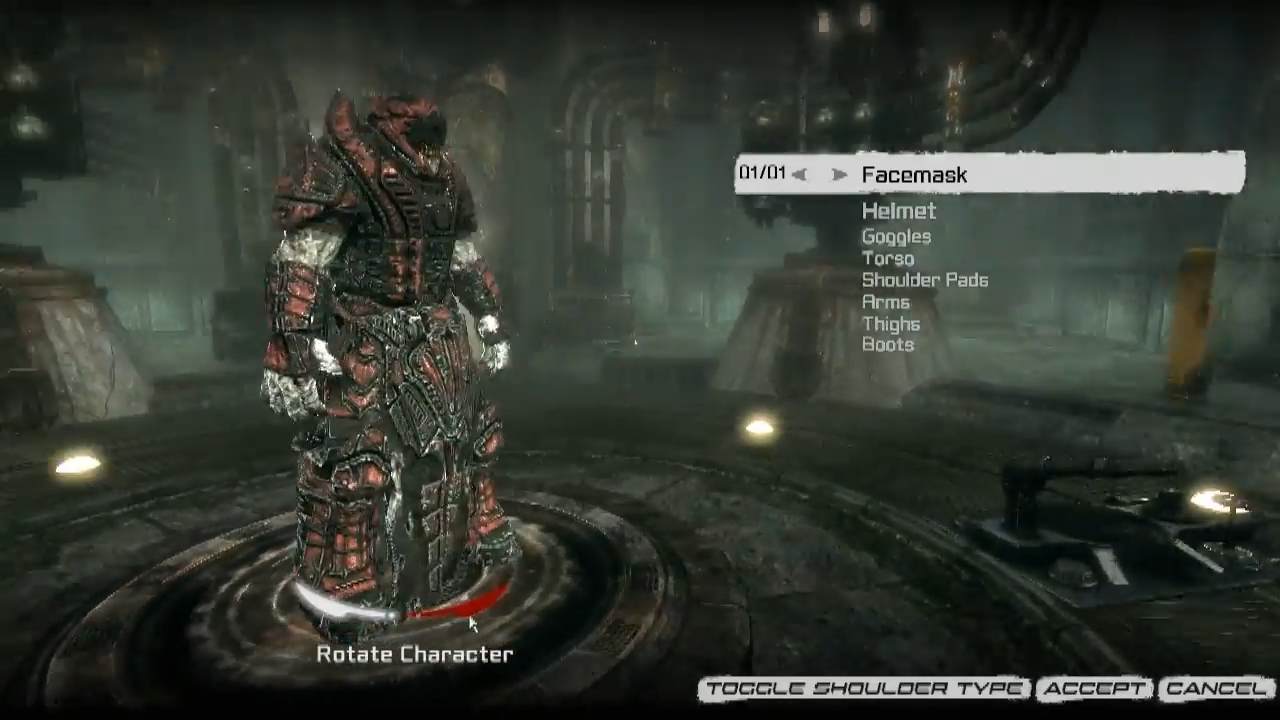Click the right arrow for next Facemask
This screenshot has height=720, width=1280.
click(x=840, y=175)
